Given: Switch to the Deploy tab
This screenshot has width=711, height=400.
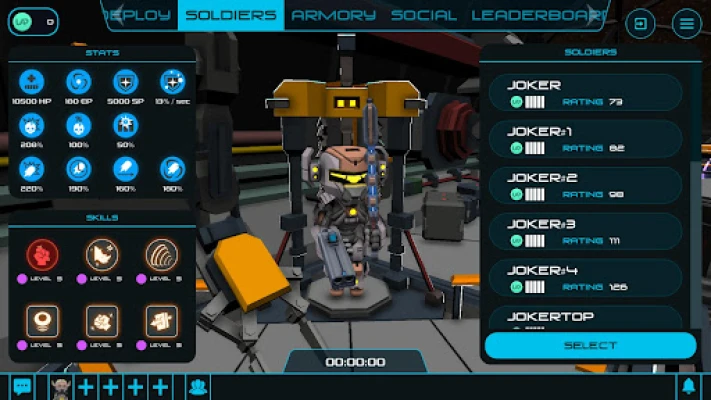Looking at the screenshot, I should point(141,15).
